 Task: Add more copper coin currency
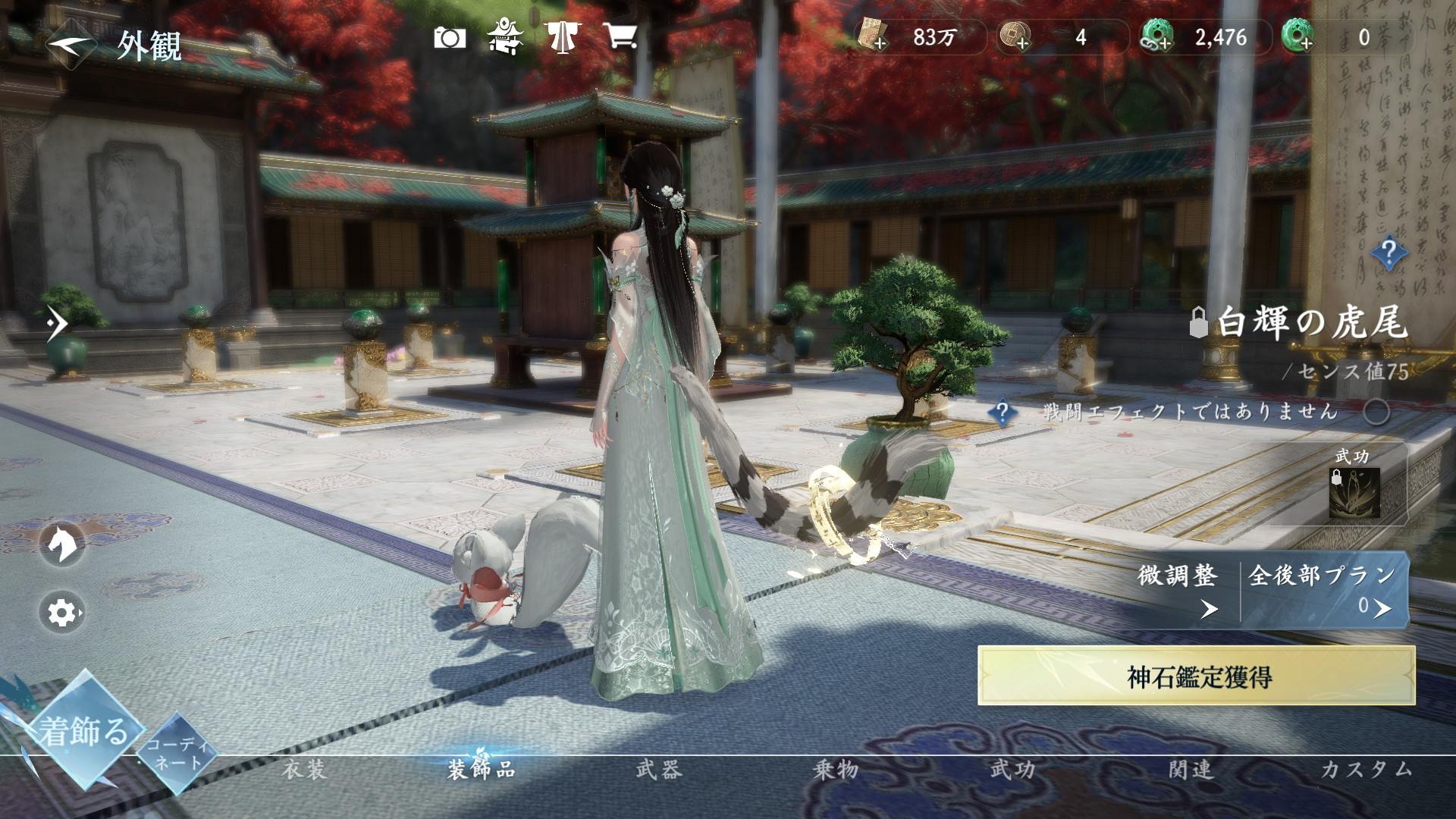[x=1015, y=37]
